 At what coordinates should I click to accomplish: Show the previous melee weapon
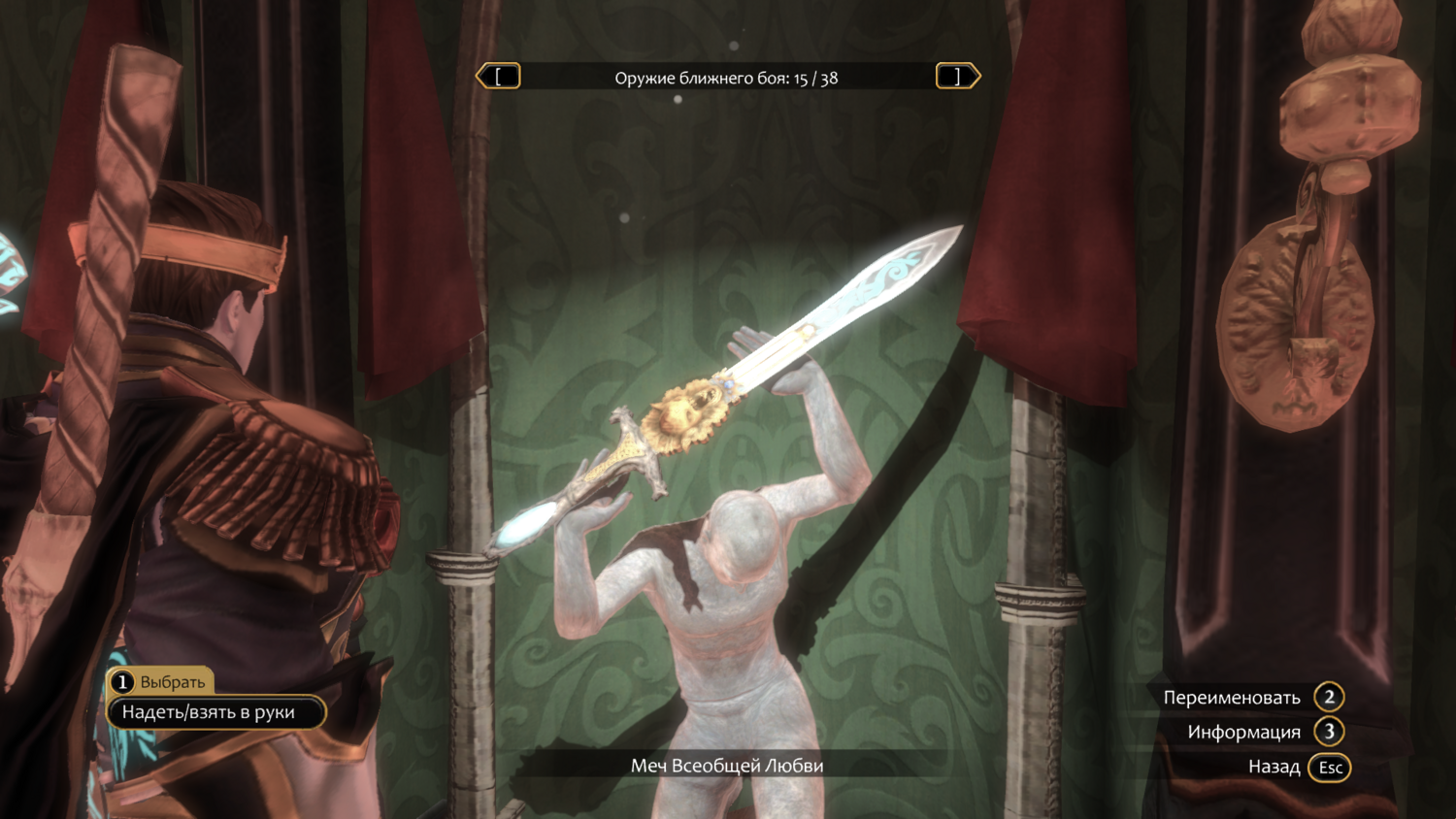pos(499,77)
